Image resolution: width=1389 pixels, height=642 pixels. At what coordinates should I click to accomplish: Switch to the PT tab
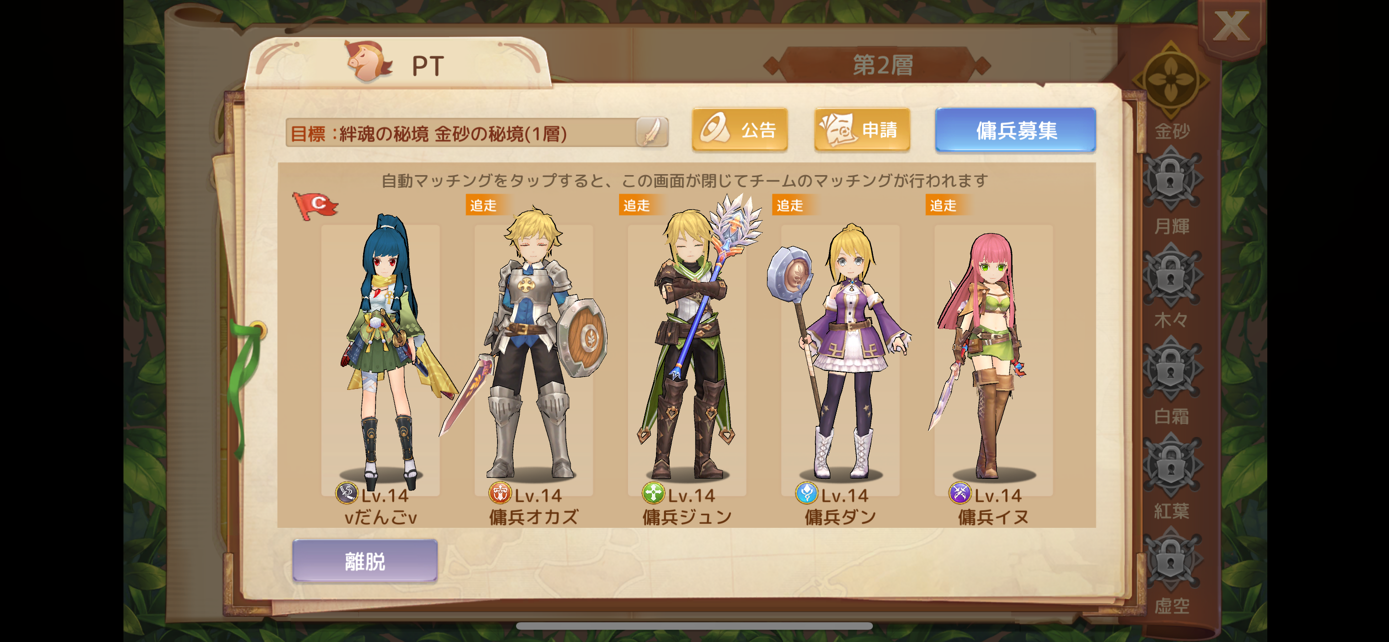pos(398,65)
